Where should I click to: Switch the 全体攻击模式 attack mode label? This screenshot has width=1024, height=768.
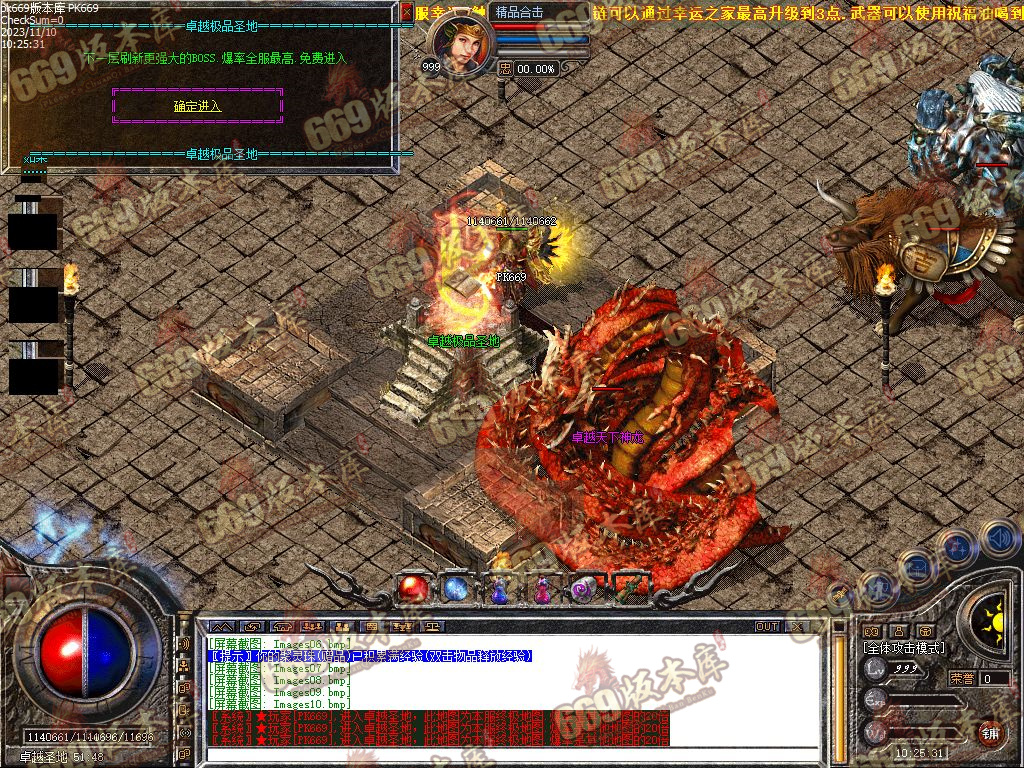903,648
